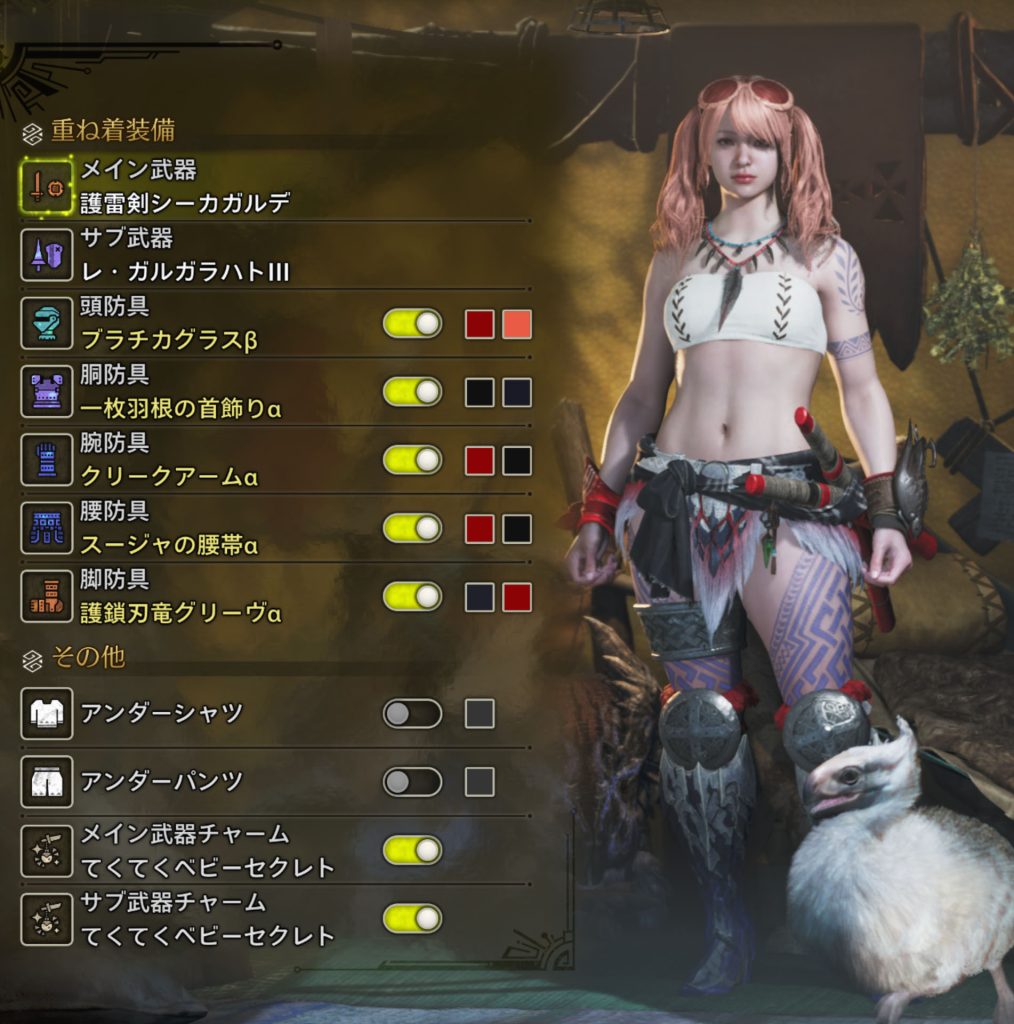Switch off the 腕防具 arm armor toggle
Viewport: 1014px width, 1024px height.
point(412,460)
